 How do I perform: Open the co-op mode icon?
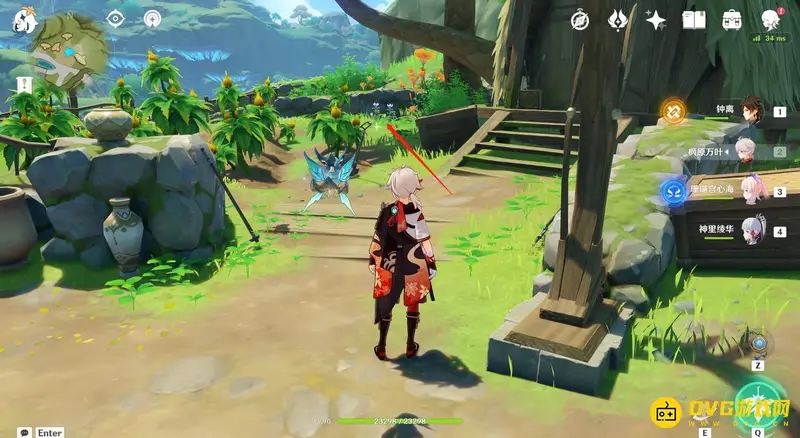(x=152, y=18)
